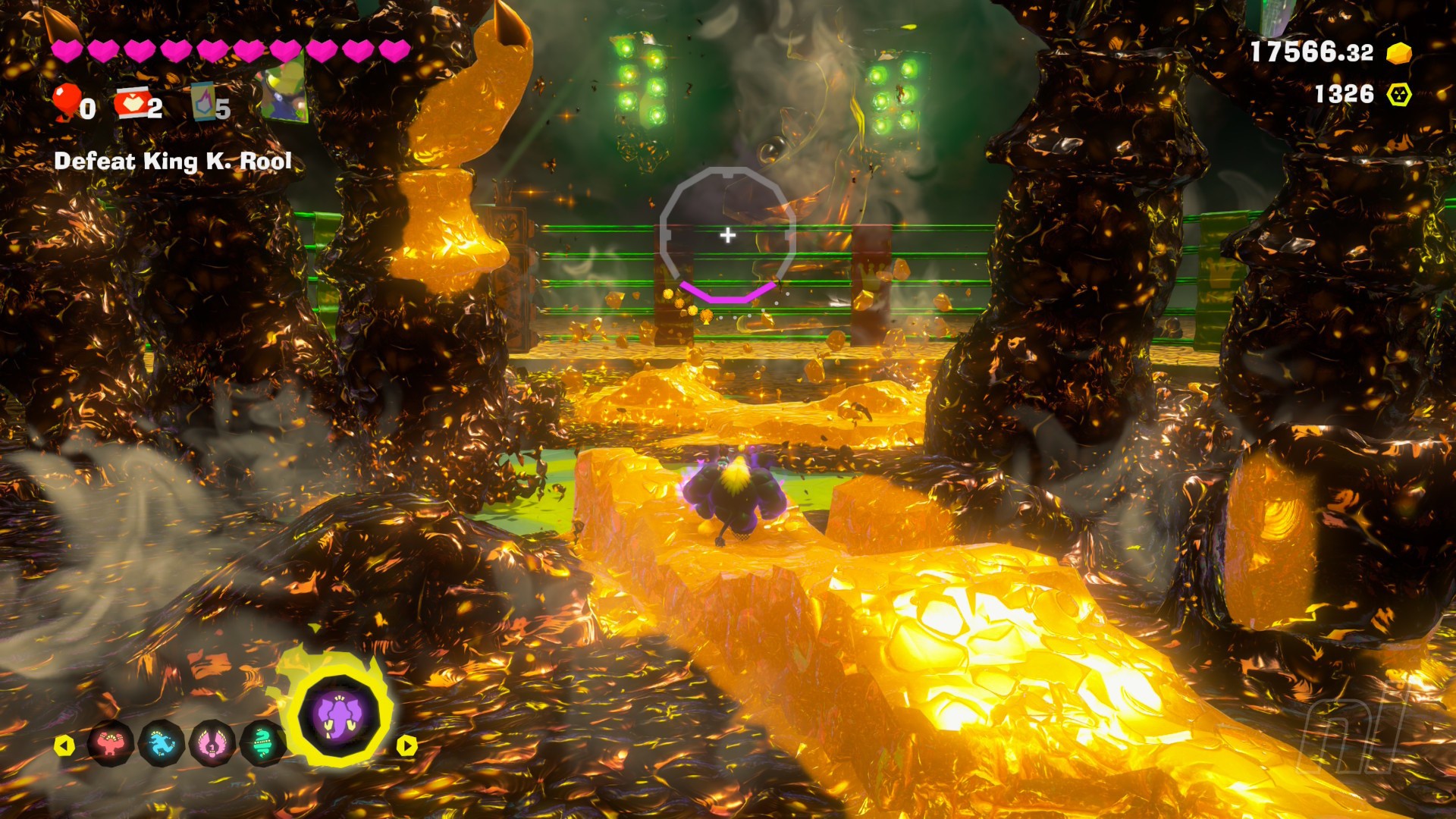Image resolution: width=1456 pixels, height=819 pixels.
Task: Choose the pink Ostrich Bananza icon
Action: tap(212, 744)
